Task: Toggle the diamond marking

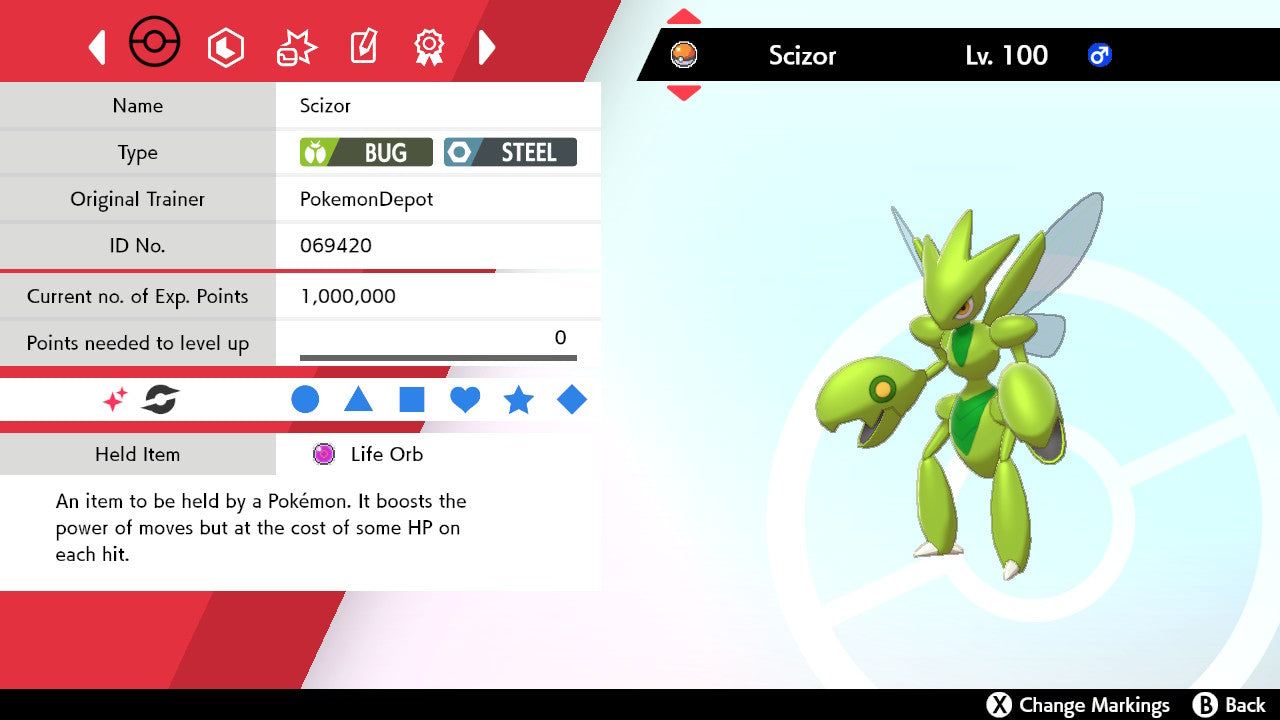Action: (x=572, y=400)
